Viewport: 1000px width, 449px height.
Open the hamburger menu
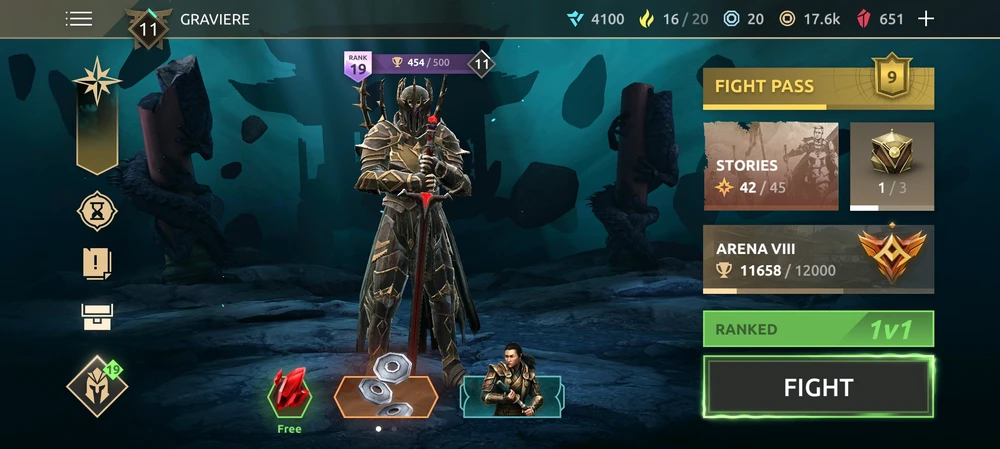pyautogui.click(x=79, y=19)
